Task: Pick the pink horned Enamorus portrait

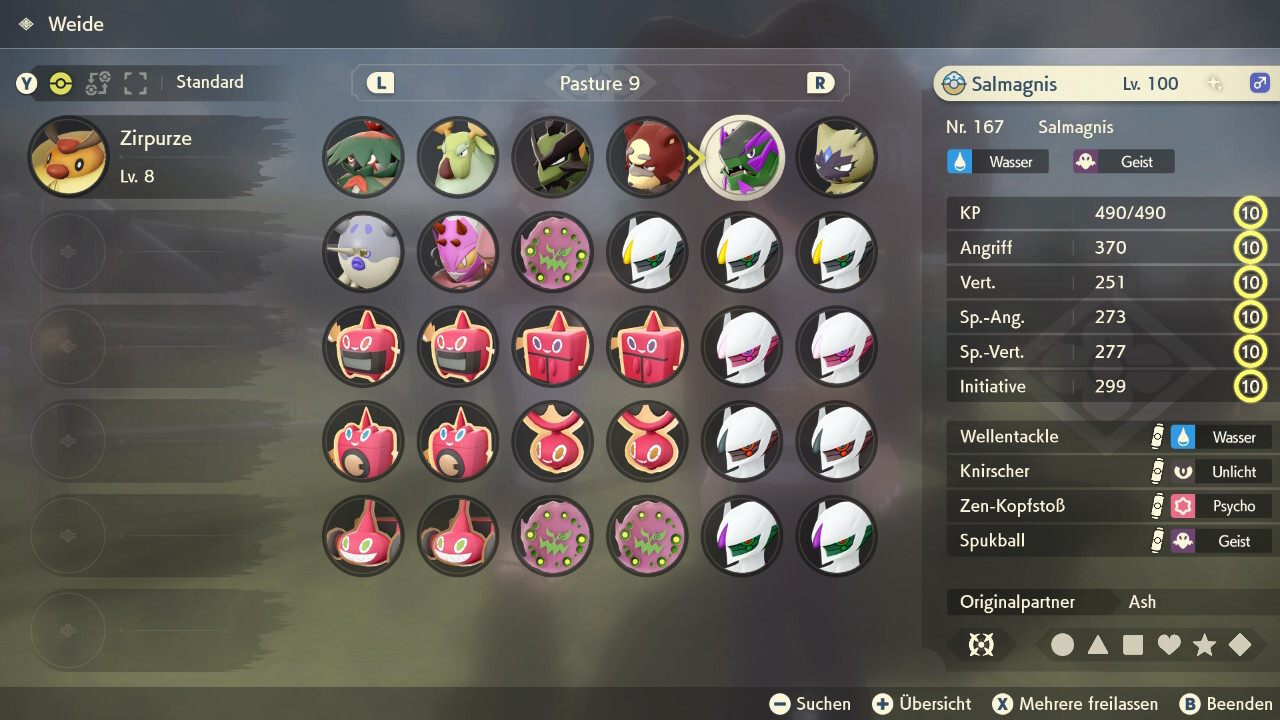Action: [x=458, y=252]
